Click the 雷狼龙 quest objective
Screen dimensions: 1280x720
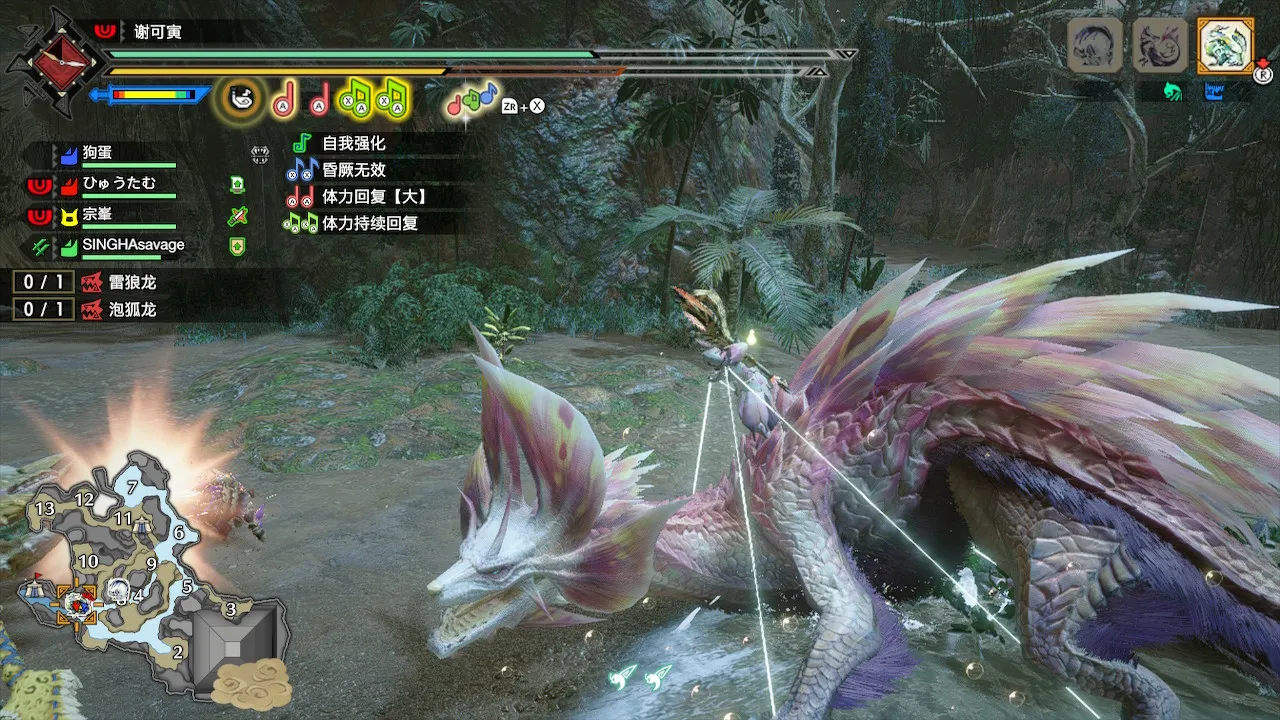(x=133, y=283)
